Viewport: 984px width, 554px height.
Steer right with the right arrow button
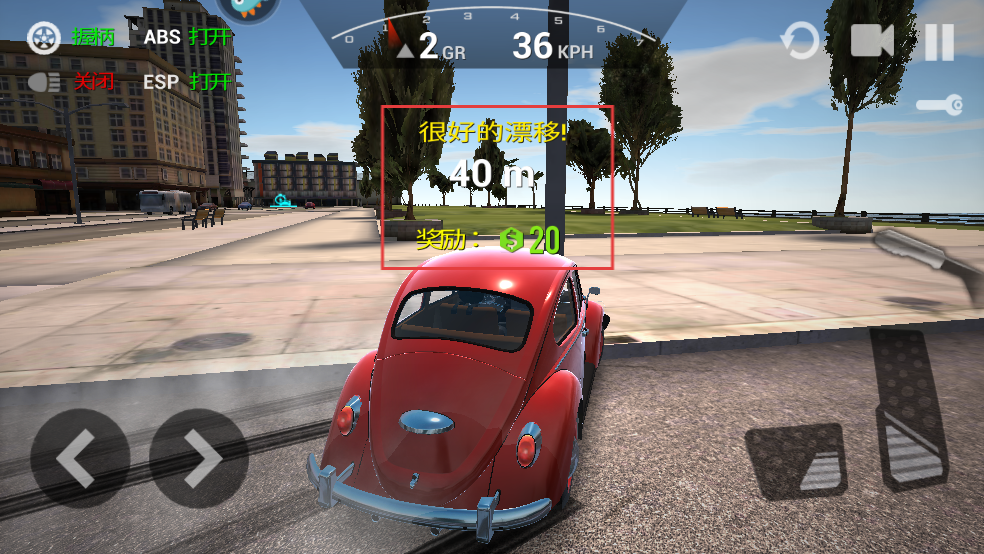point(199,458)
